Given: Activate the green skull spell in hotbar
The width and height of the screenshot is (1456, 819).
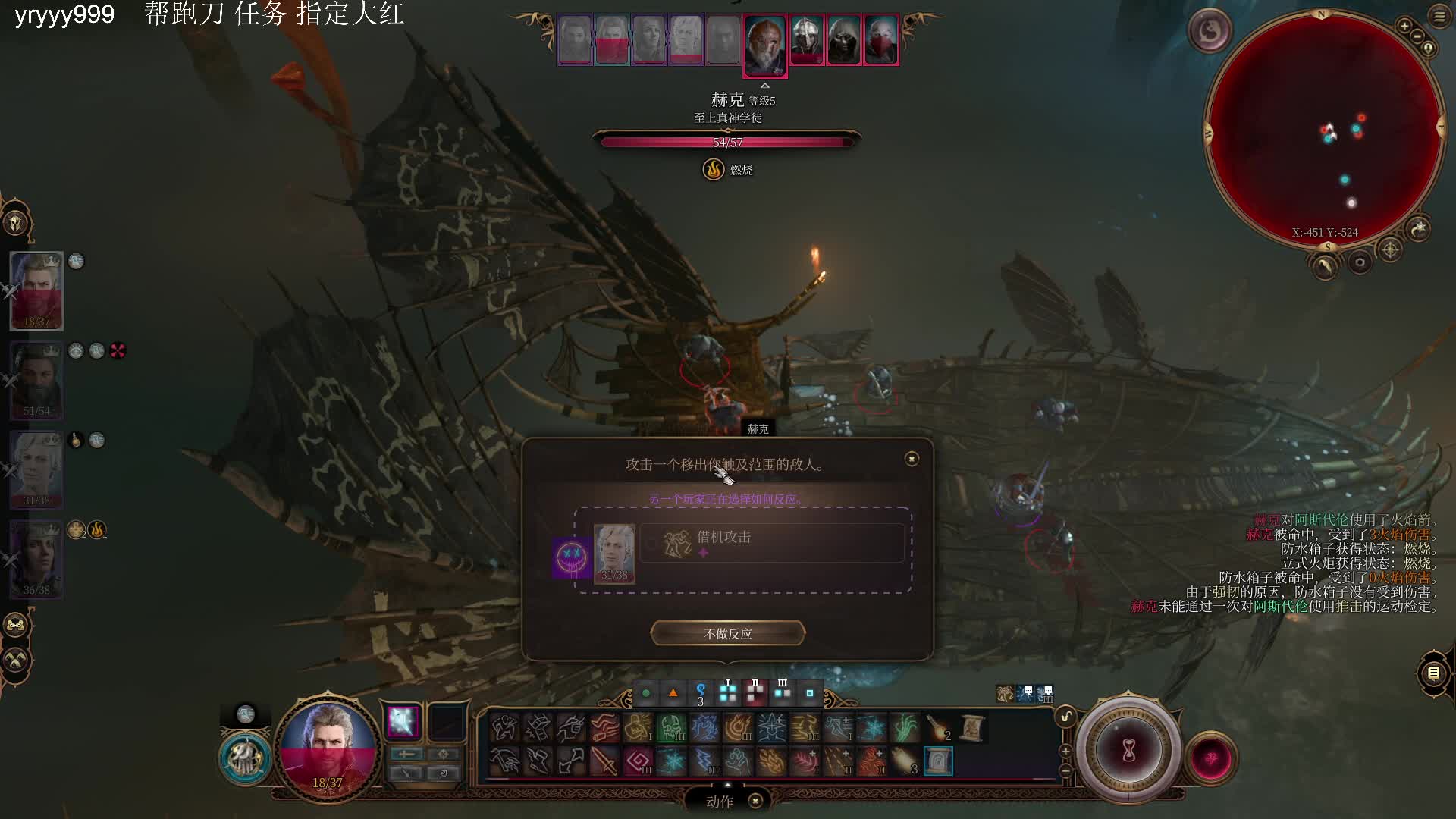Looking at the screenshot, I should [x=671, y=729].
